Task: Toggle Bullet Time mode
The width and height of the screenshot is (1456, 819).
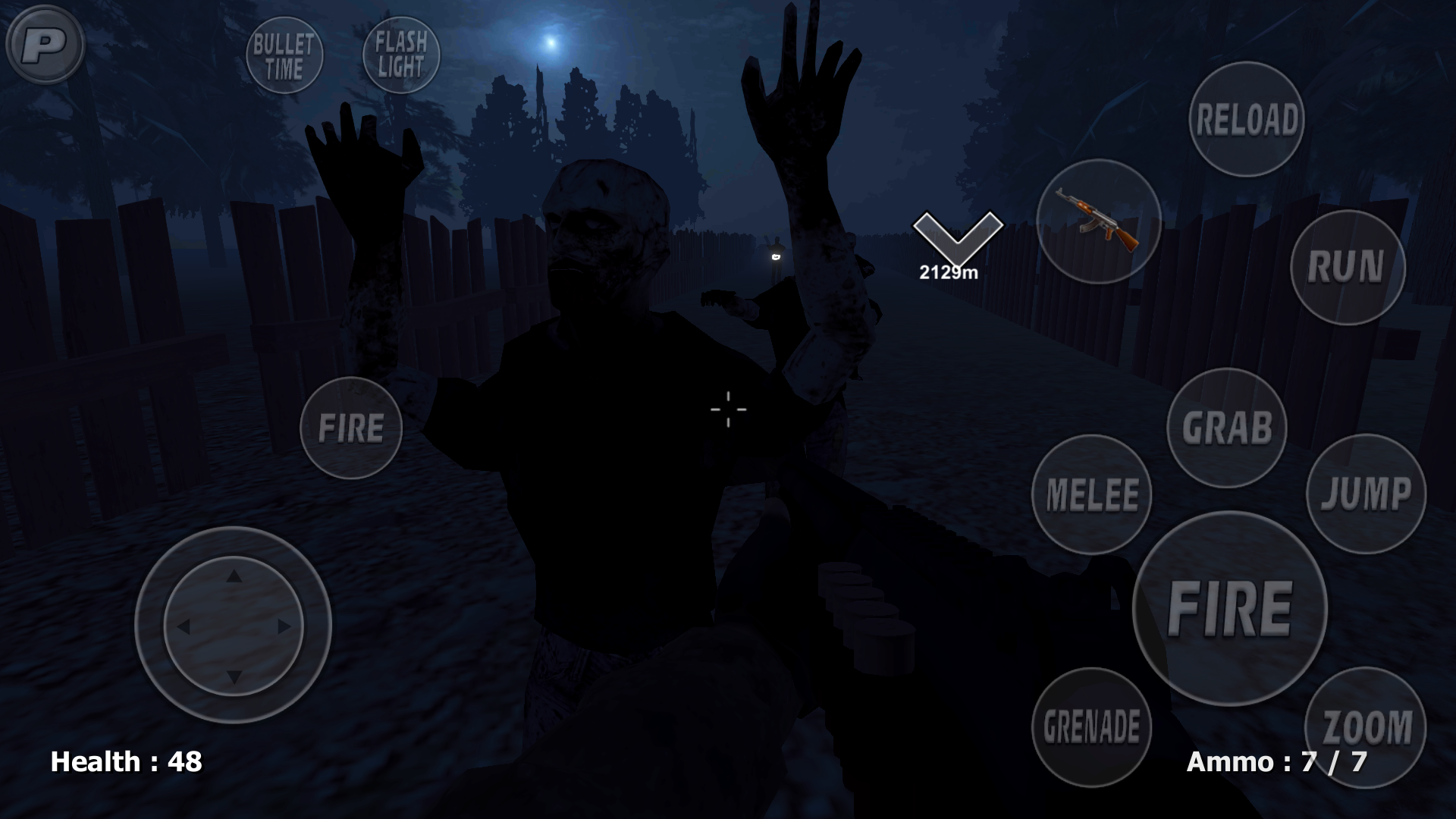Action: [284, 55]
